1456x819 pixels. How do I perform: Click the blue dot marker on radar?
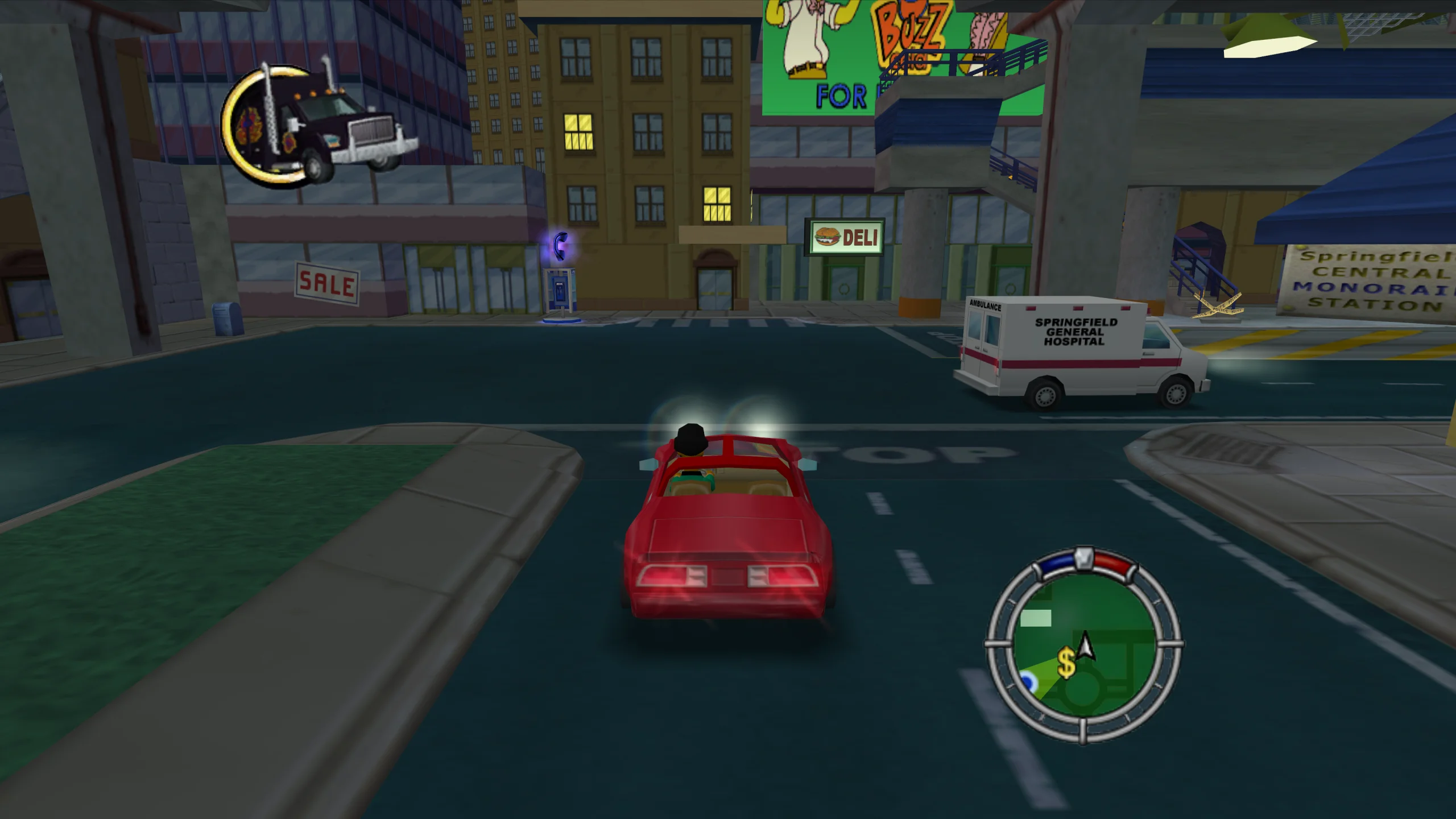click(x=1028, y=680)
